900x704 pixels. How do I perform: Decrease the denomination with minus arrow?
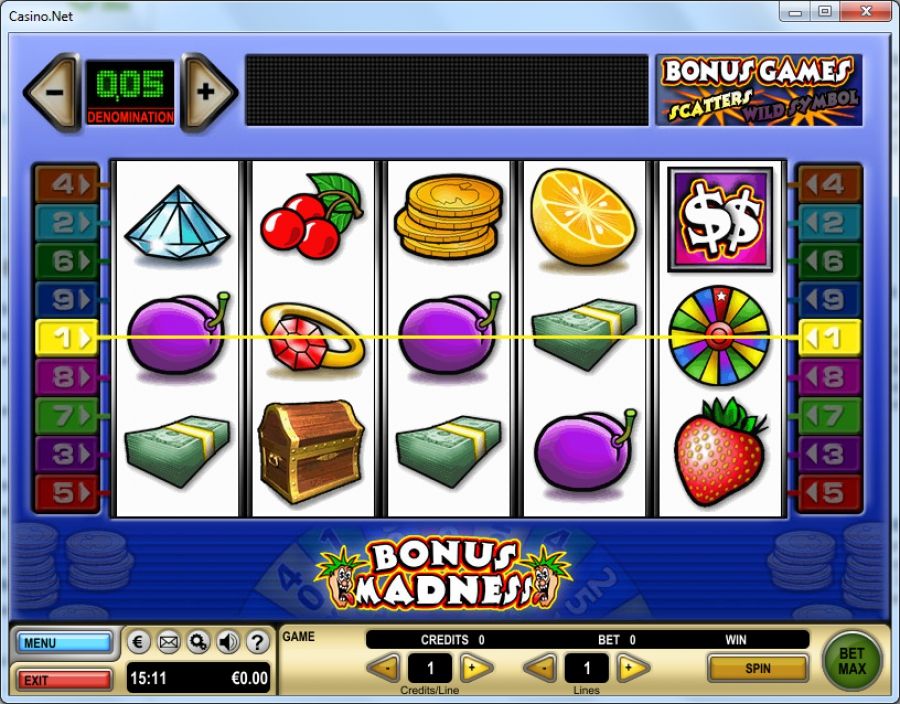click(53, 92)
